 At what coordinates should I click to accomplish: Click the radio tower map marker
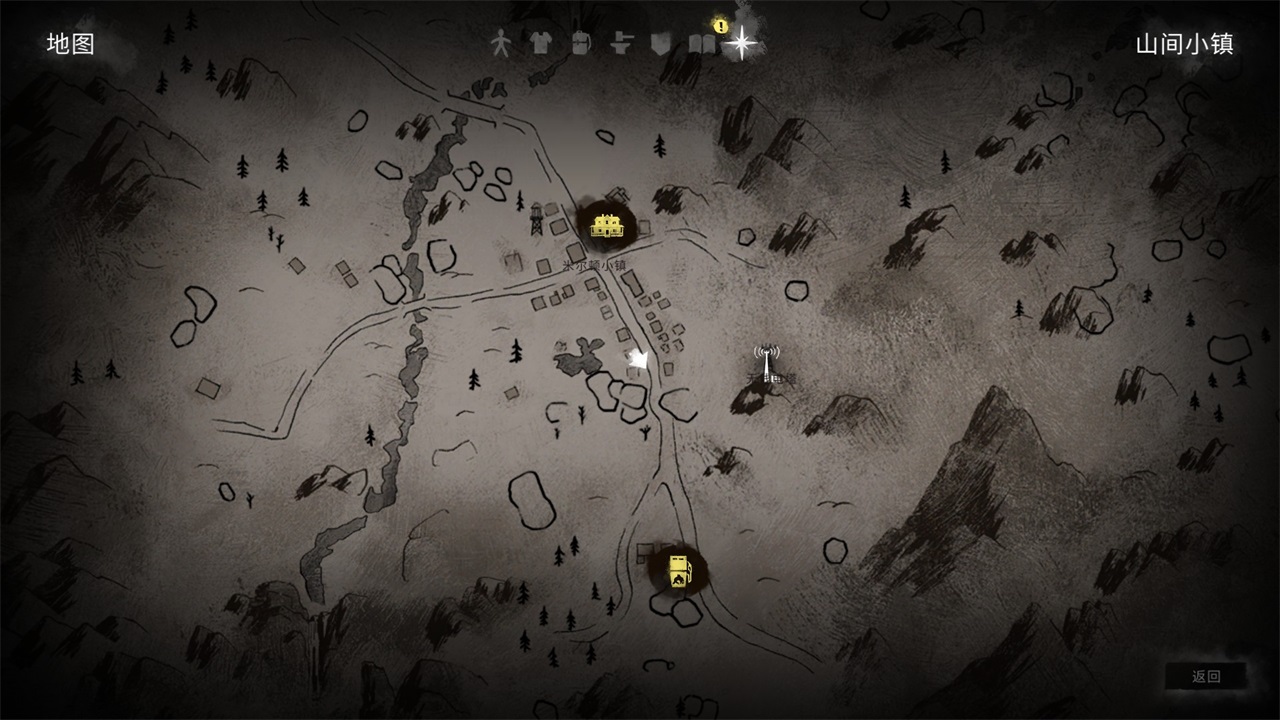click(767, 363)
